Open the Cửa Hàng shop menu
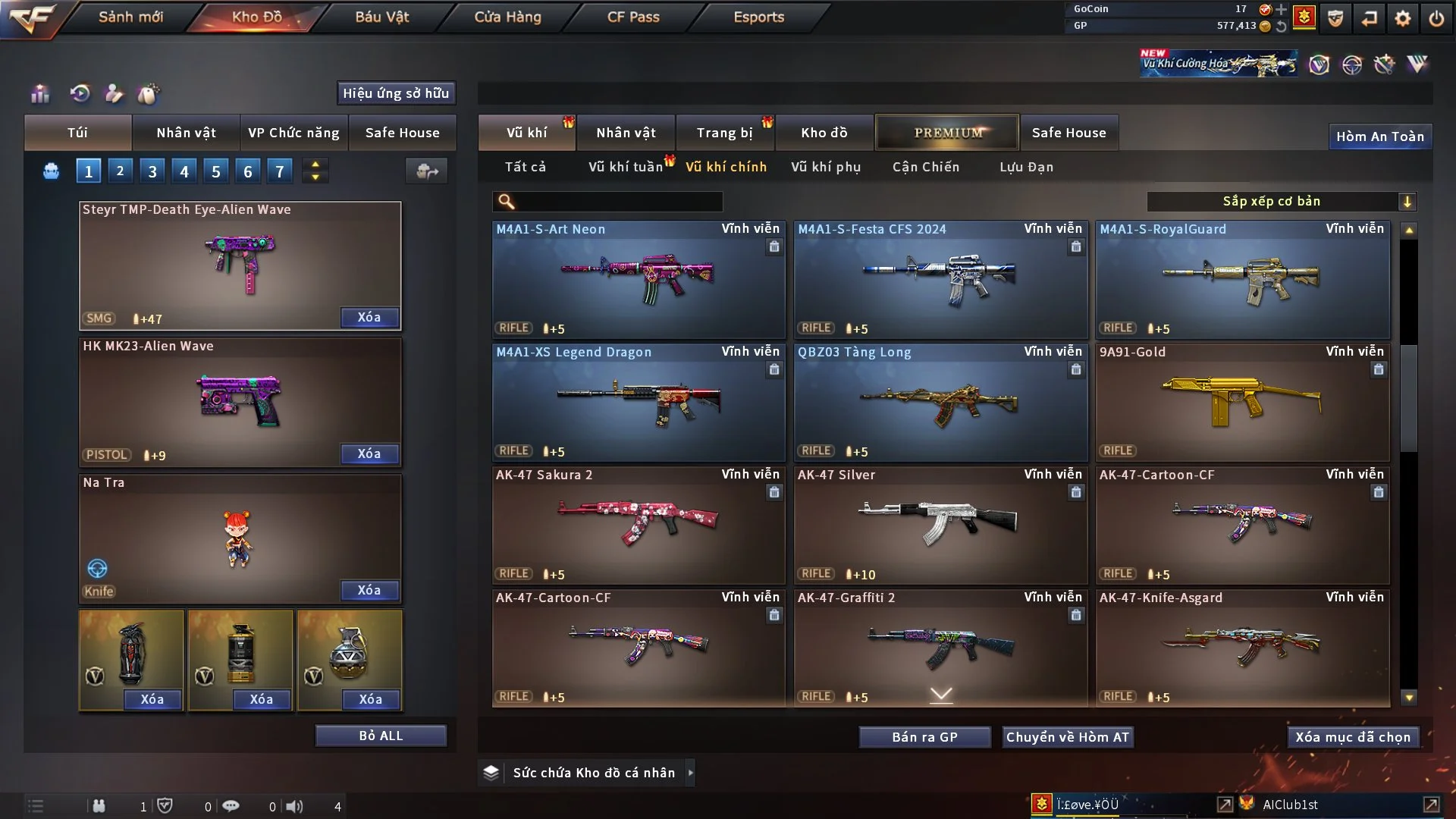The height and width of the screenshot is (819, 1456). tap(507, 17)
